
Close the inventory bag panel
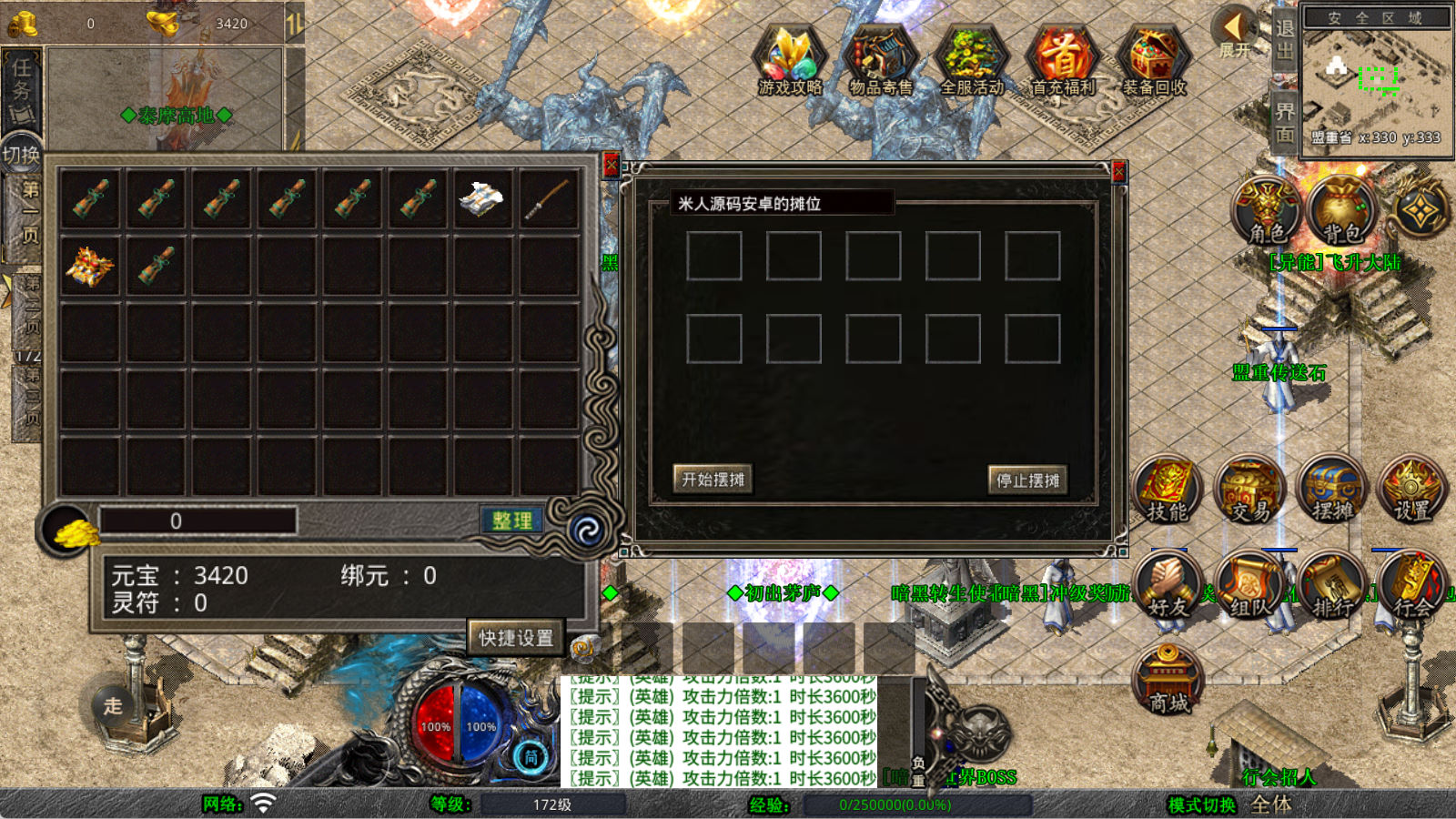point(612,166)
